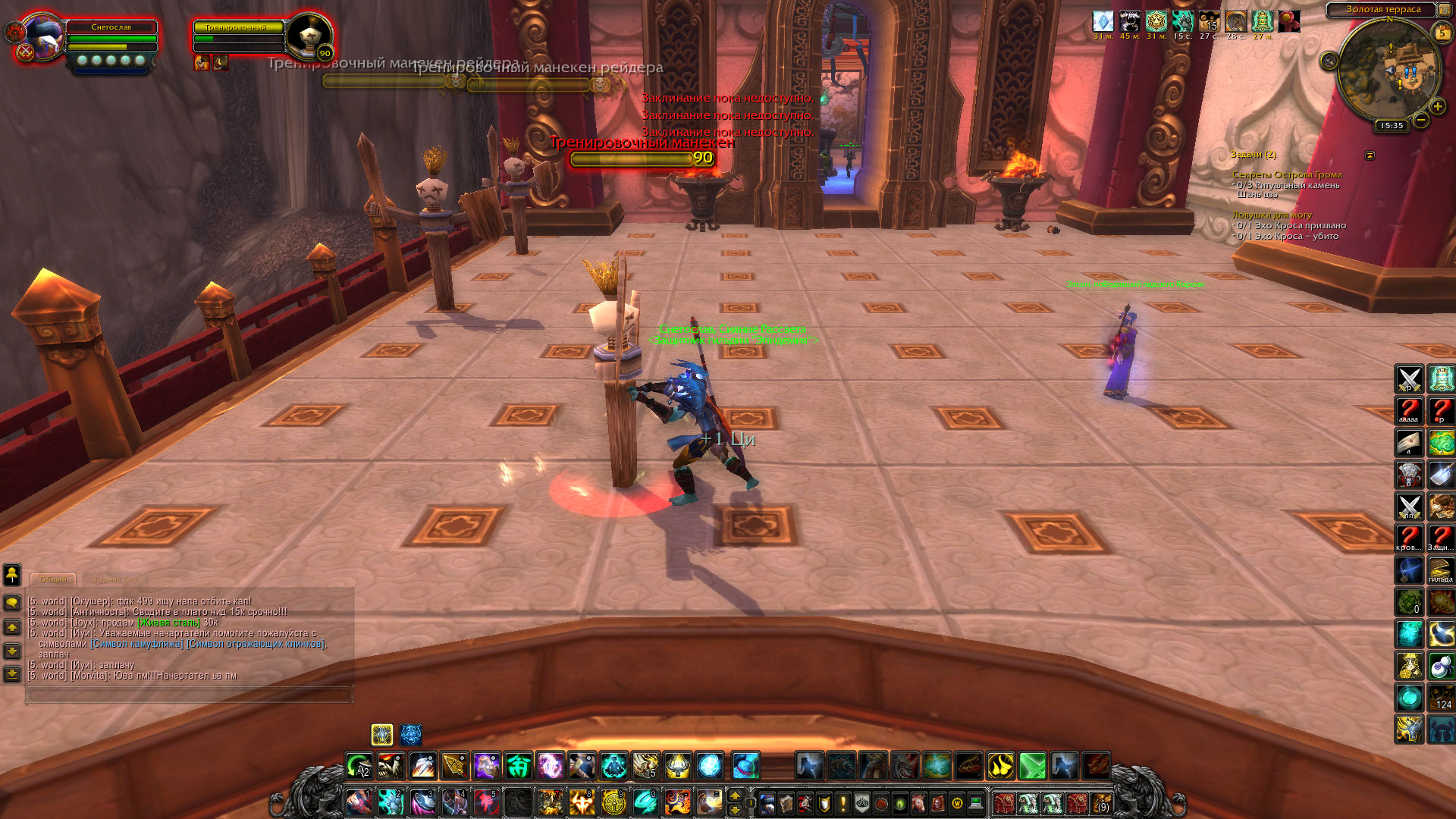The image size is (1456, 819).
Task: Open the Журнал боя combat log tab
Action: pyautogui.click(x=115, y=579)
